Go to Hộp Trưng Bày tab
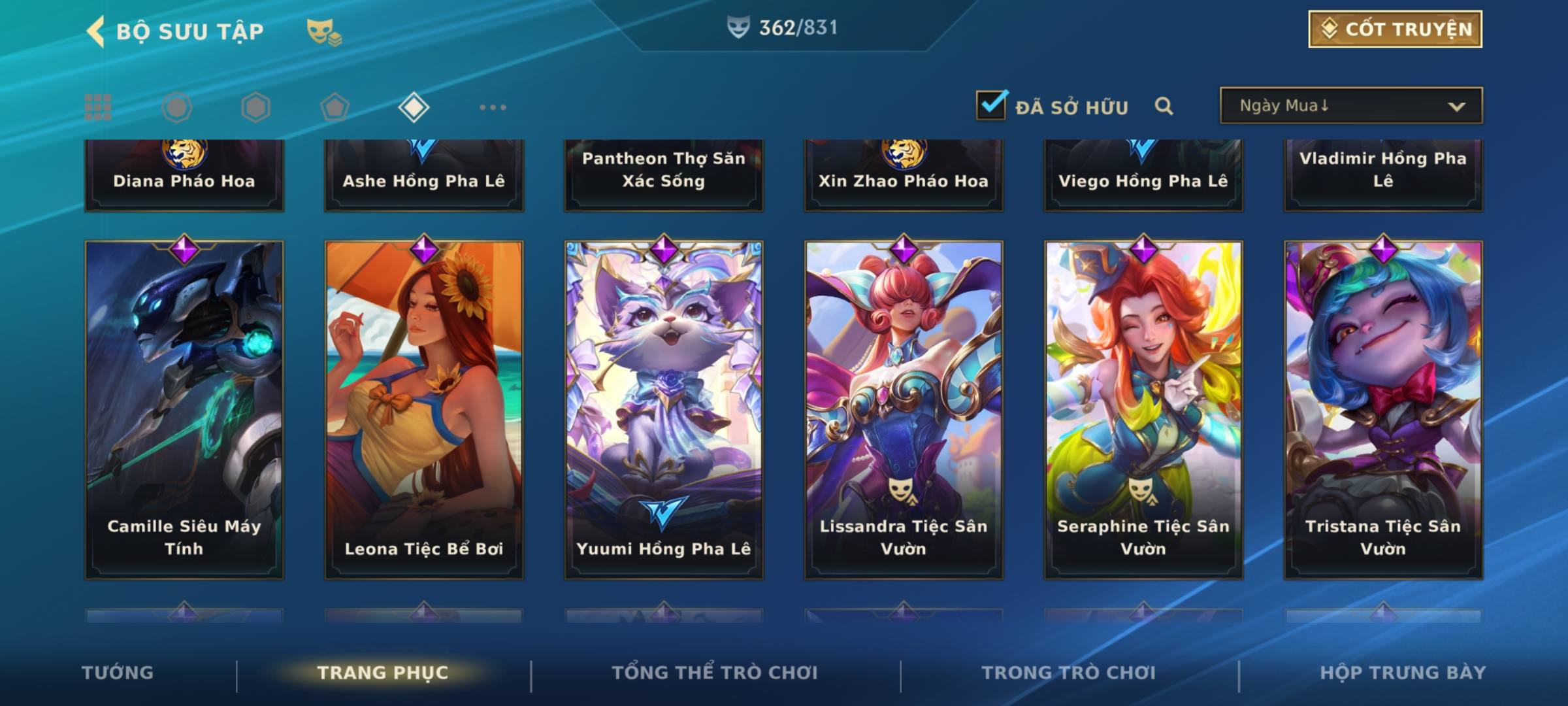Image resolution: width=1568 pixels, height=706 pixels. pos(1403,673)
